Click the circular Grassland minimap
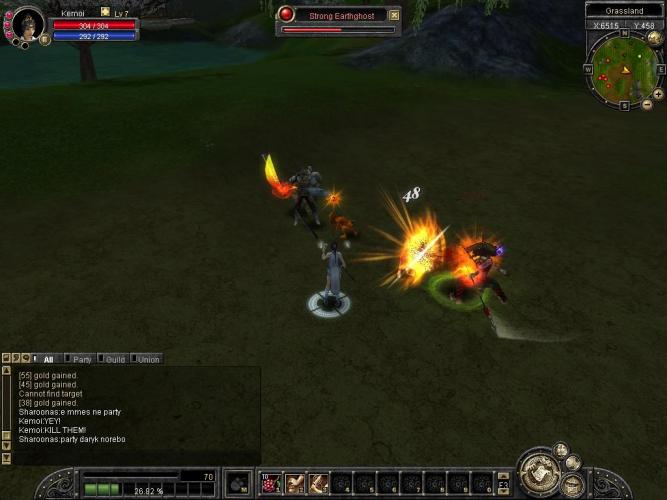The height and width of the screenshot is (500, 667). (623, 69)
